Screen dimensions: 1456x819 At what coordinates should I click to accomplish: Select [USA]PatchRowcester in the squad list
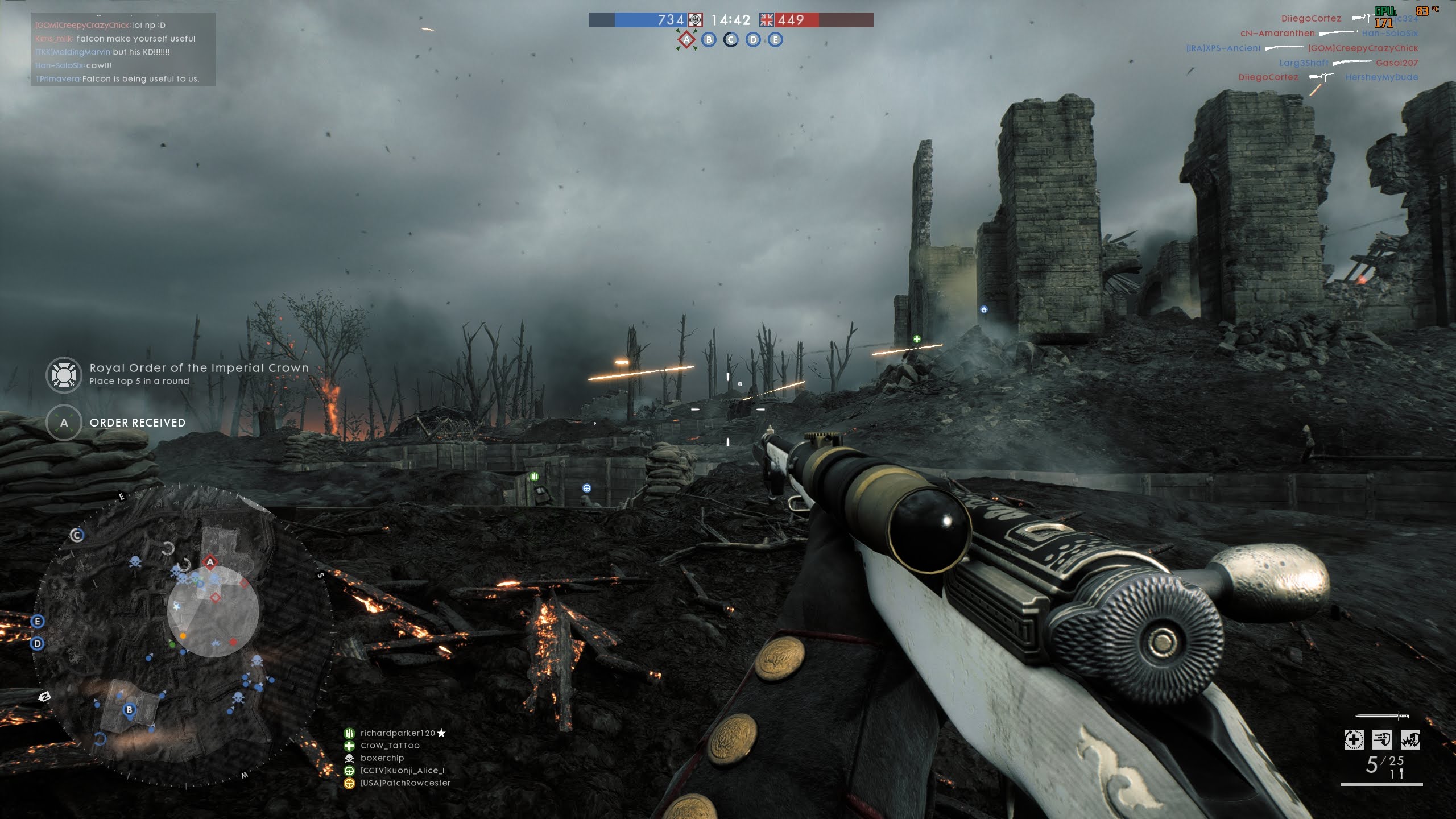tap(405, 783)
